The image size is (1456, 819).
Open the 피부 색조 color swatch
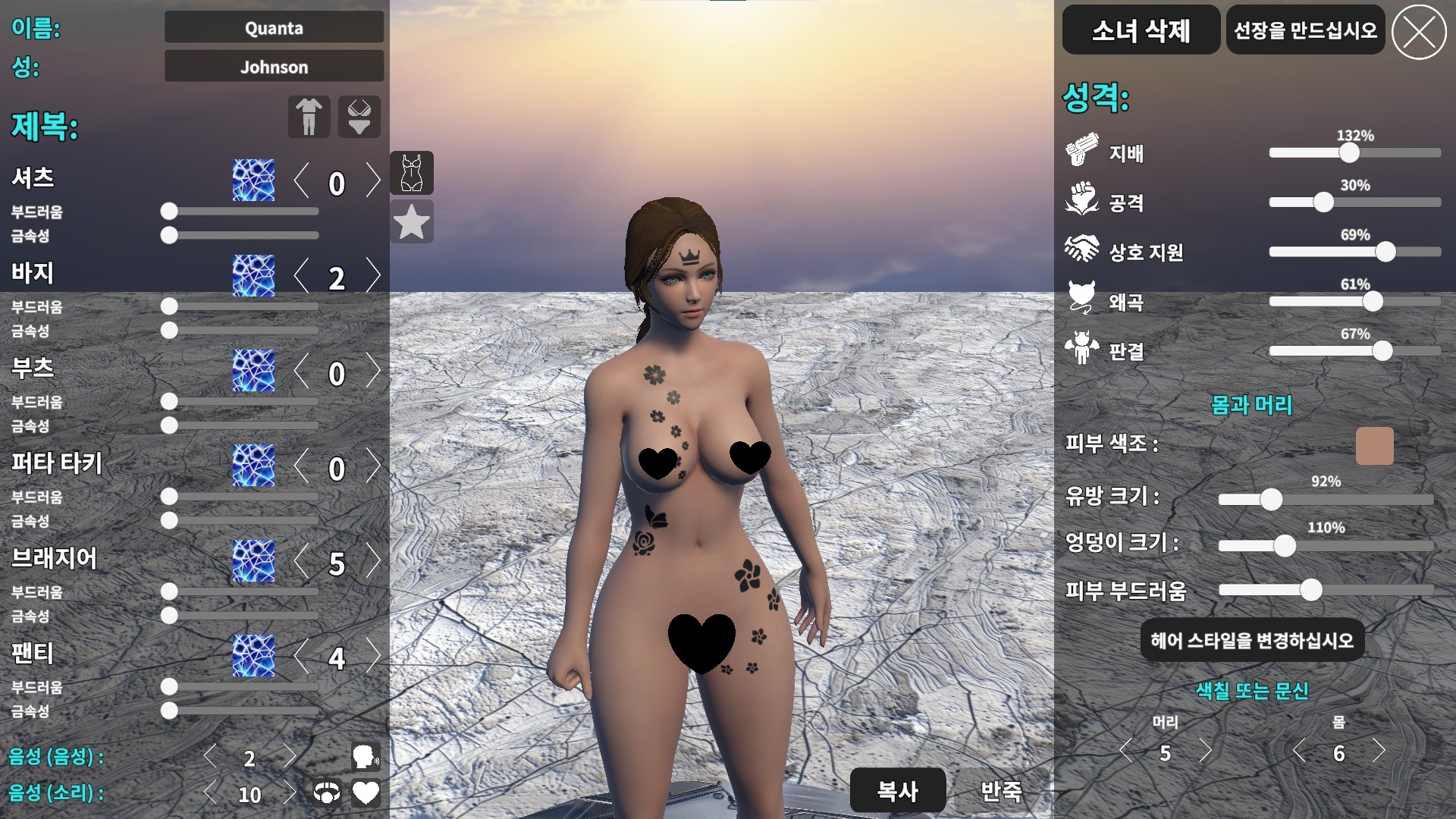coord(1374,446)
